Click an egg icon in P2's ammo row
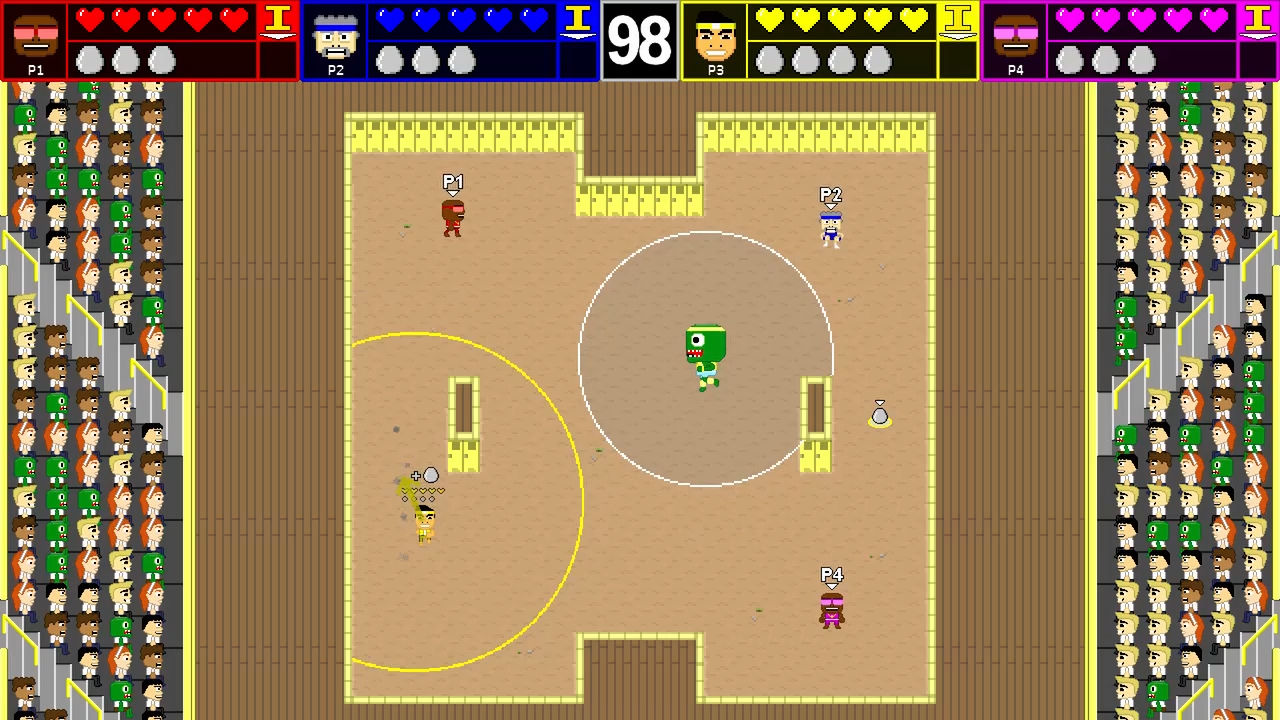This screenshot has height=720, width=1280. (392, 58)
